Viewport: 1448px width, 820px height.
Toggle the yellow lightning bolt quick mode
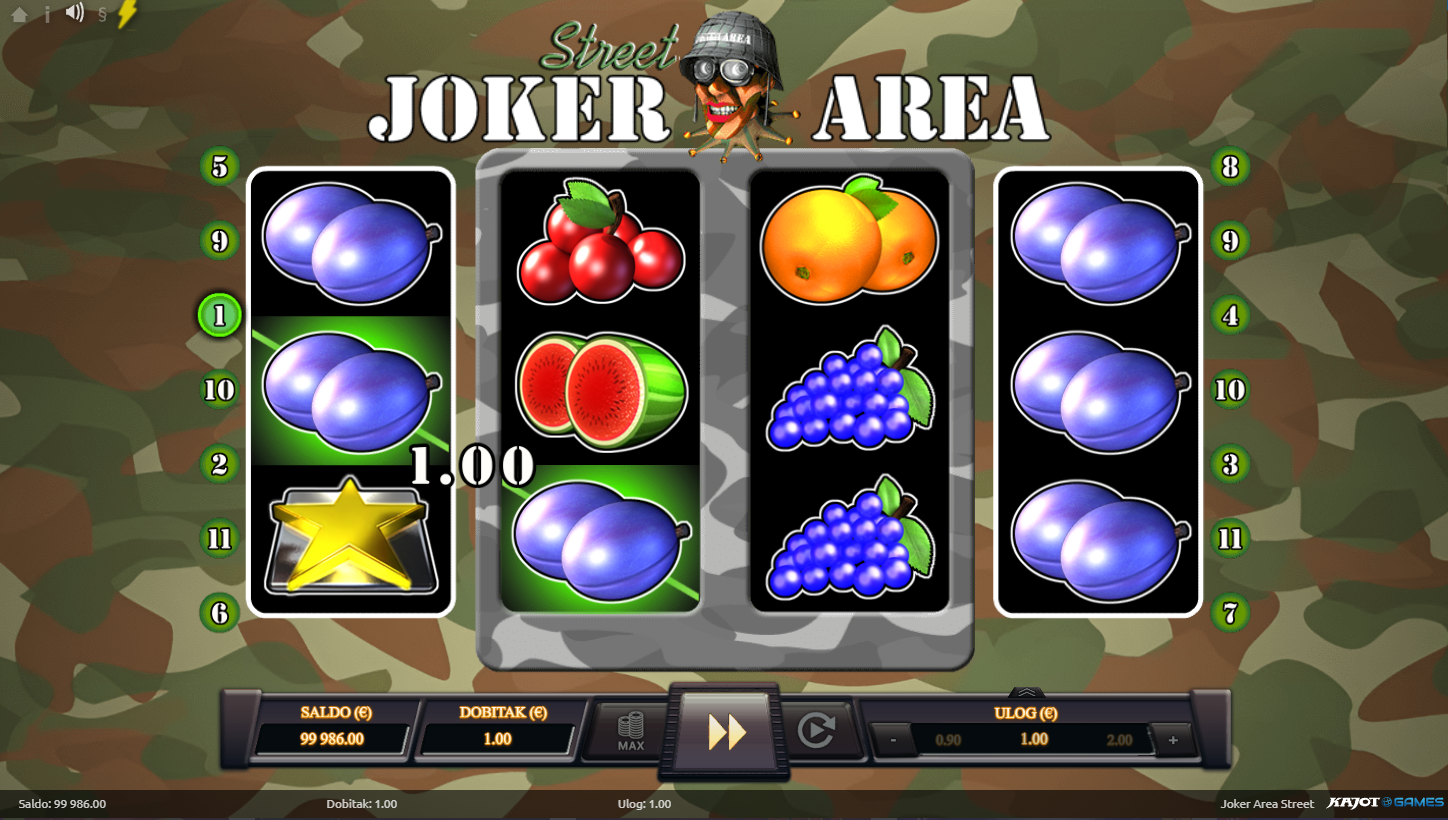(127, 14)
